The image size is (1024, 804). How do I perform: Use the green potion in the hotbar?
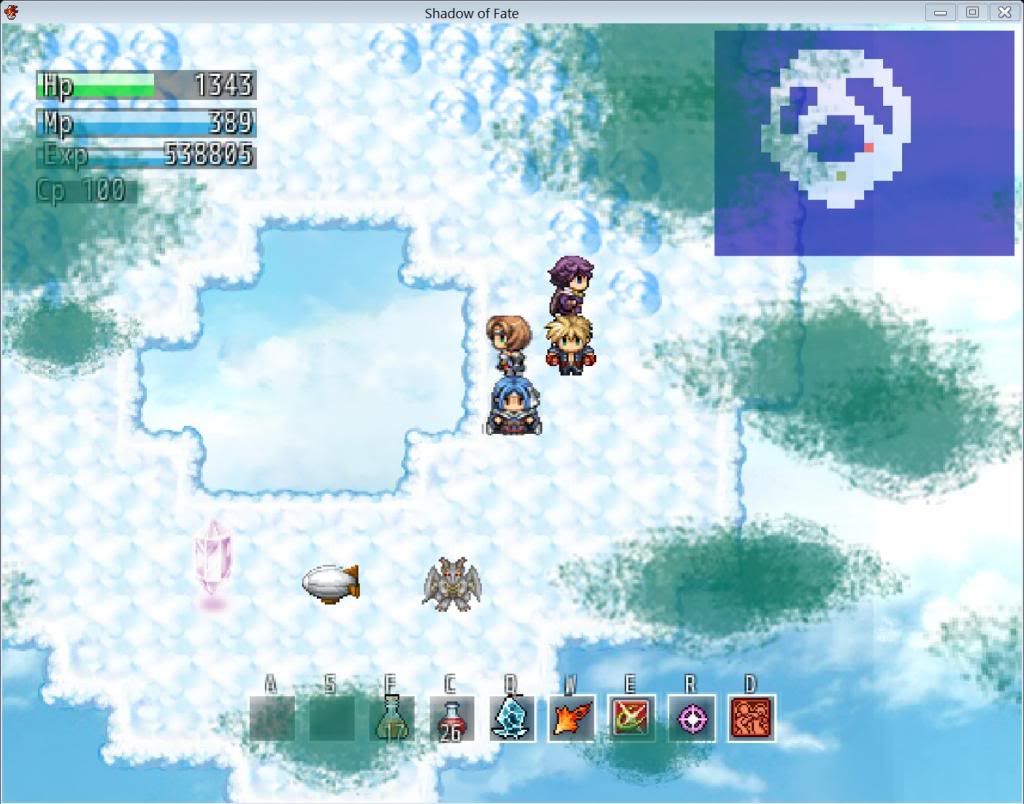coord(391,718)
